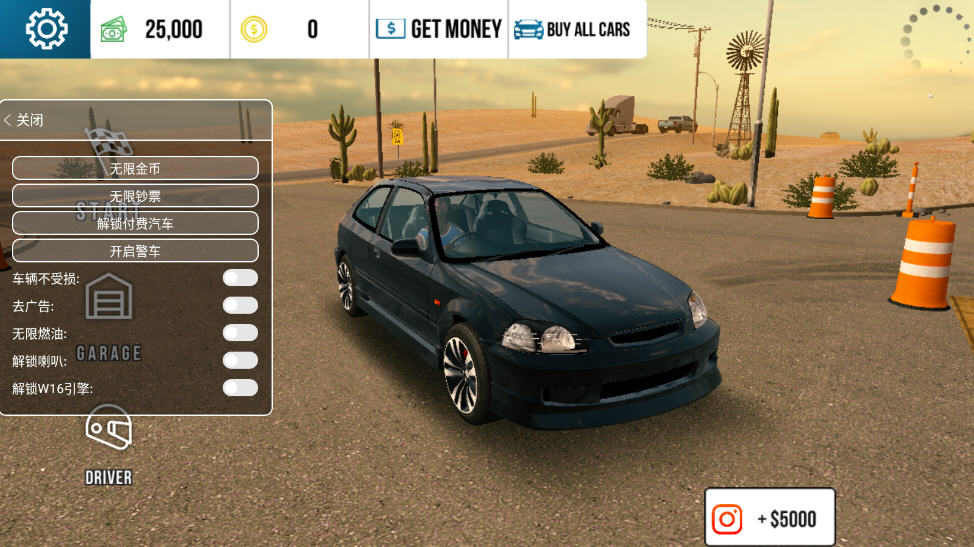Turn on the 解锁喇叭 switch
Image resolution: width=974 pixels, height=547 pixels.
[240, 360]
